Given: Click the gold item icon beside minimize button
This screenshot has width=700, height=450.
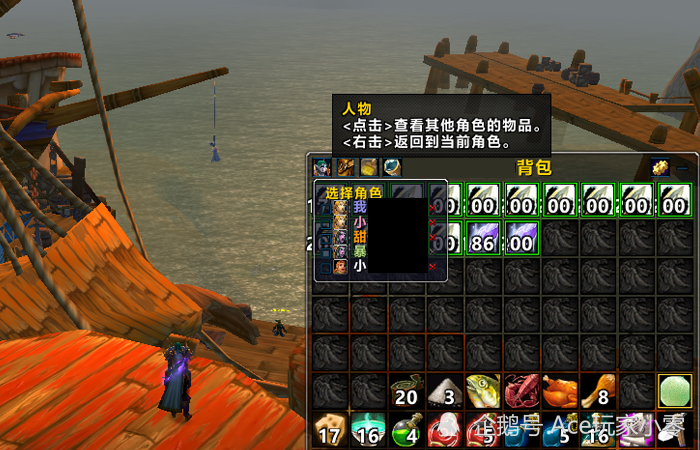Looking at the screenshot, I should 660,168.
